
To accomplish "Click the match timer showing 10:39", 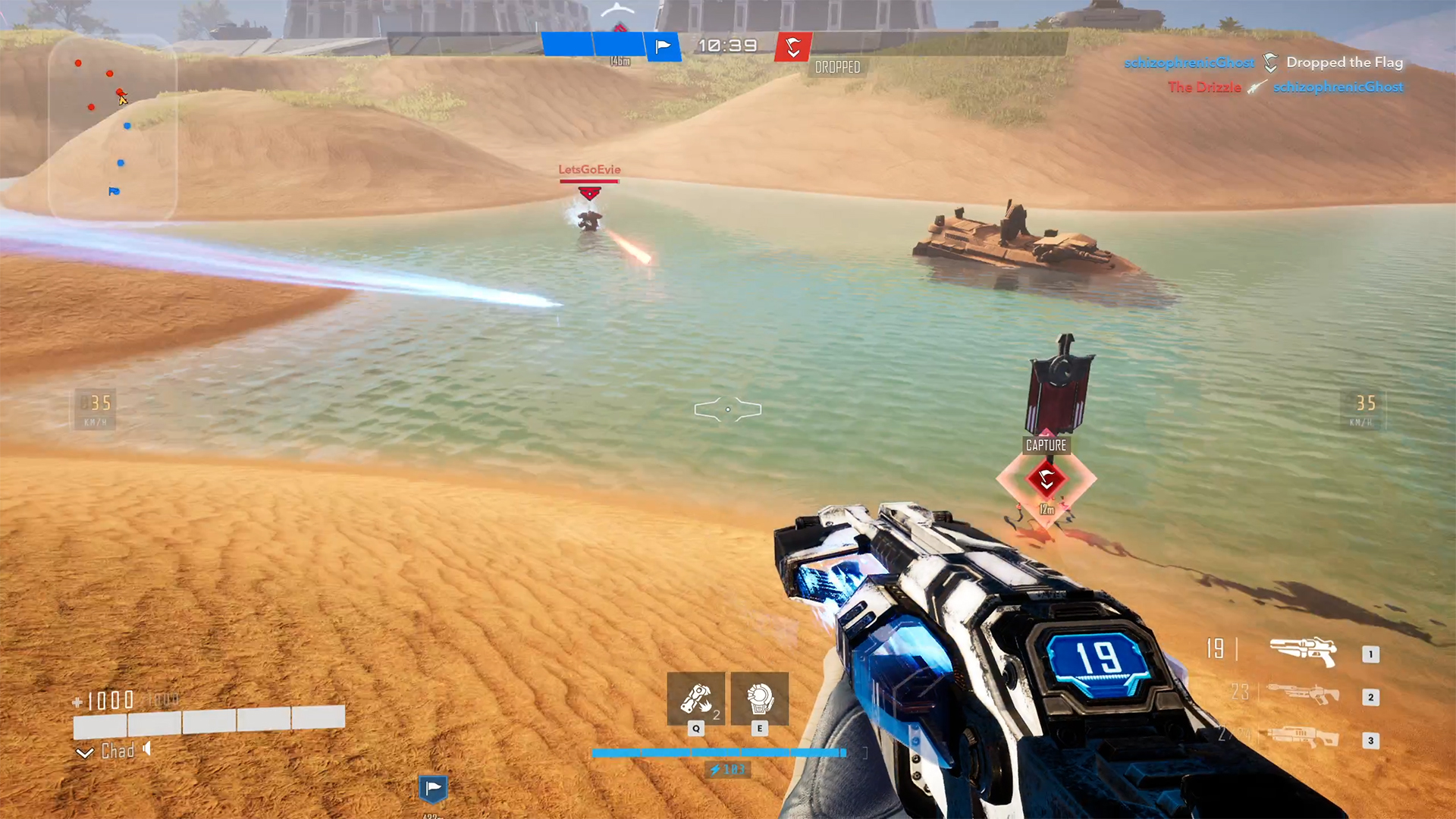I will tap(726, 45).
